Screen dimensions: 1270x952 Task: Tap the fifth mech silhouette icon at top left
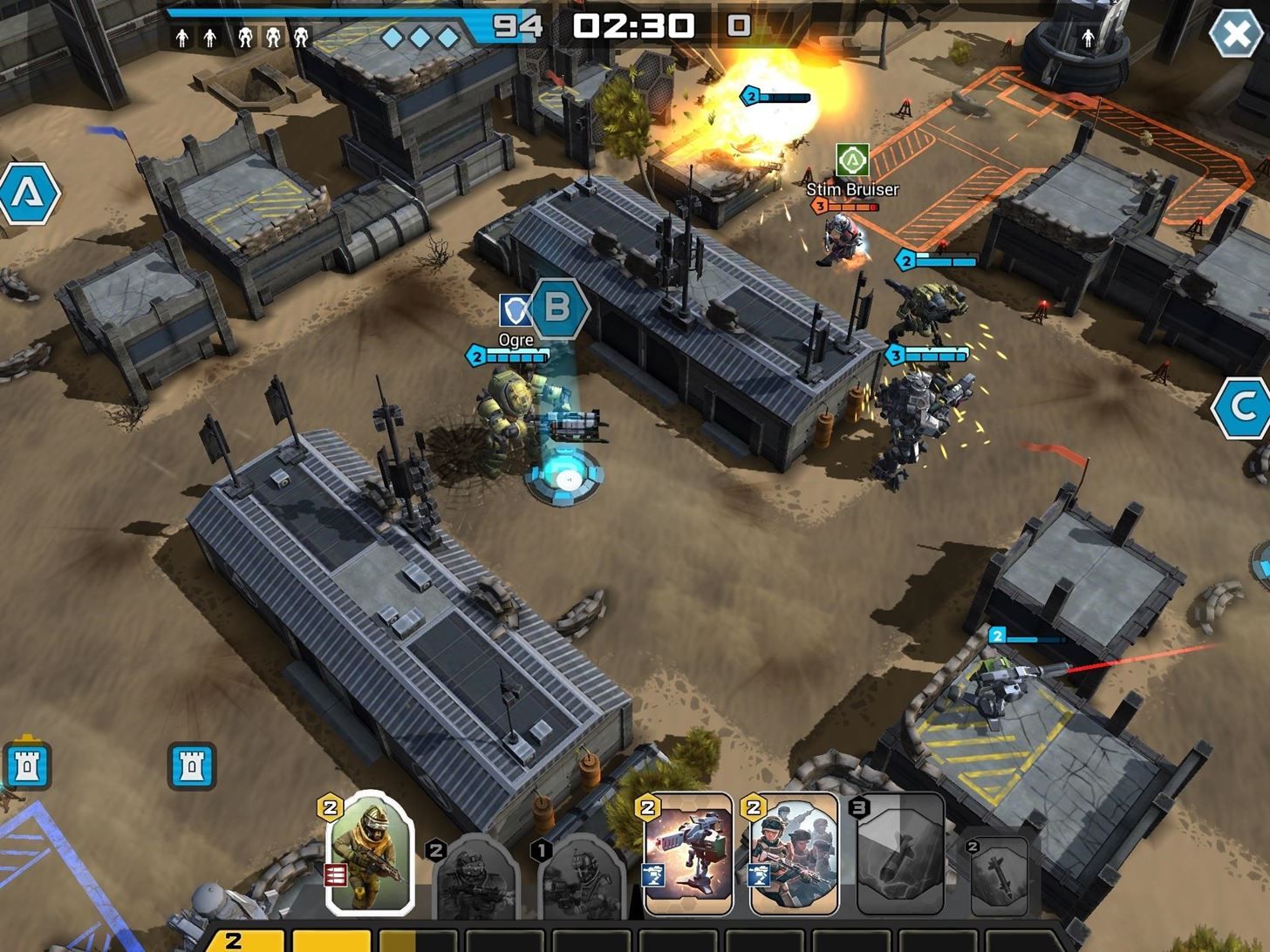point(301,37)
